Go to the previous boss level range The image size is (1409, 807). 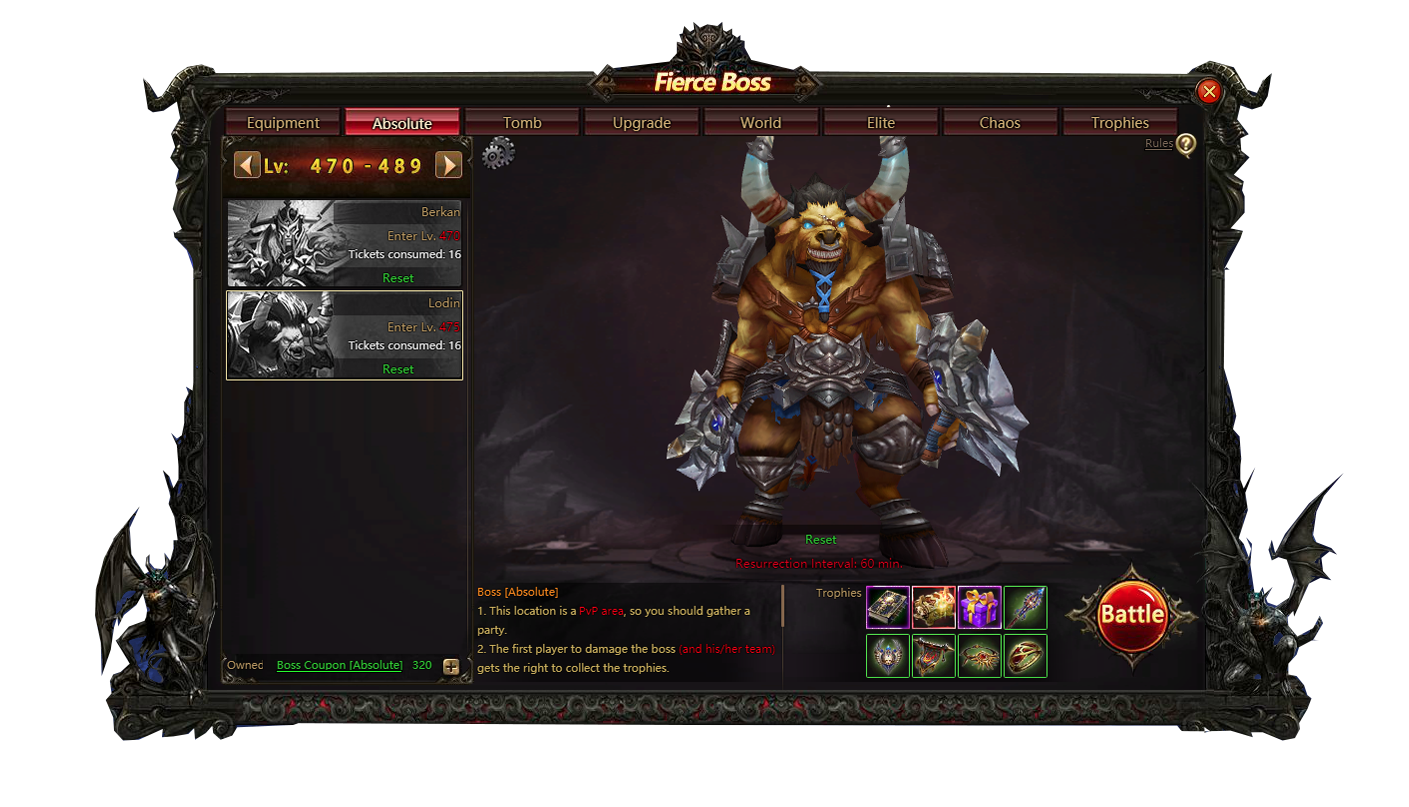tap(247, 165)
